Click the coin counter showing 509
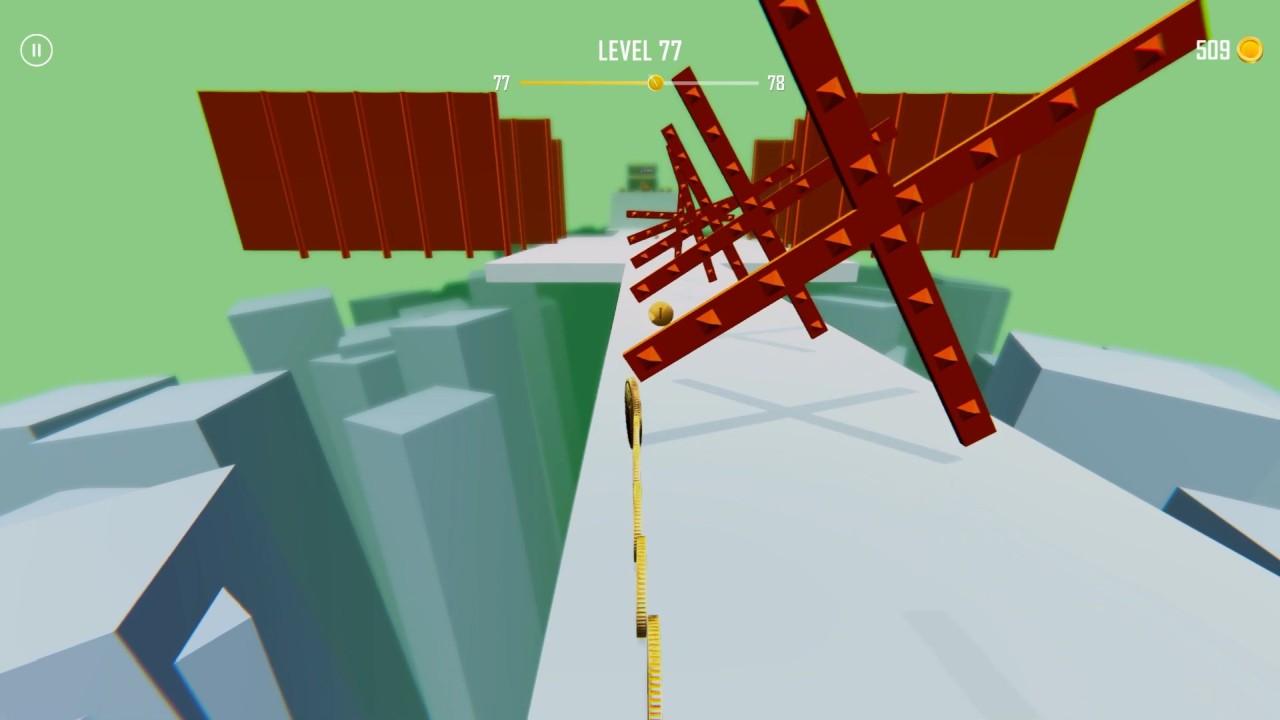The width and height of the screenshot is (1280, 720). [x=1211, y=49]
